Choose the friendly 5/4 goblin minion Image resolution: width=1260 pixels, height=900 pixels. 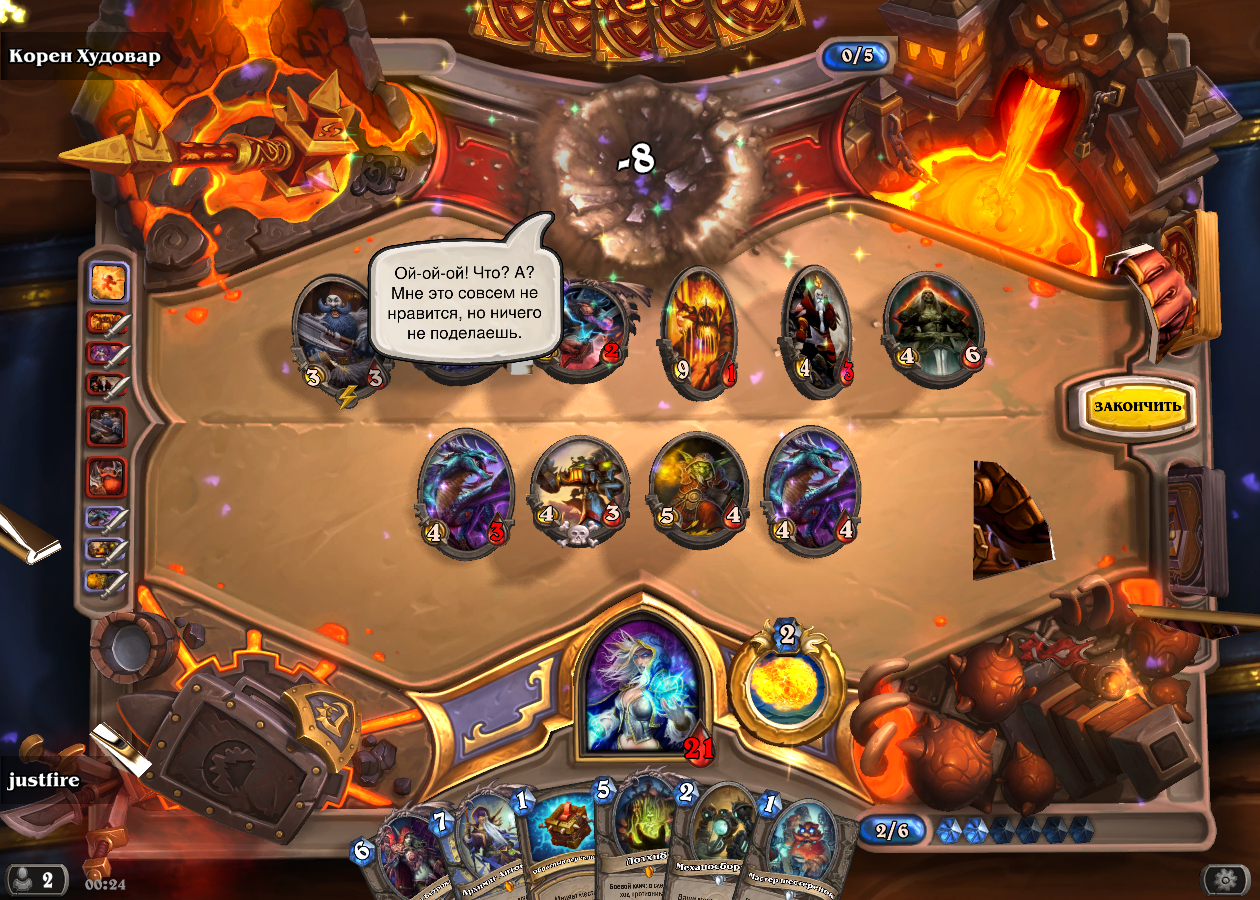coord(697,490)
